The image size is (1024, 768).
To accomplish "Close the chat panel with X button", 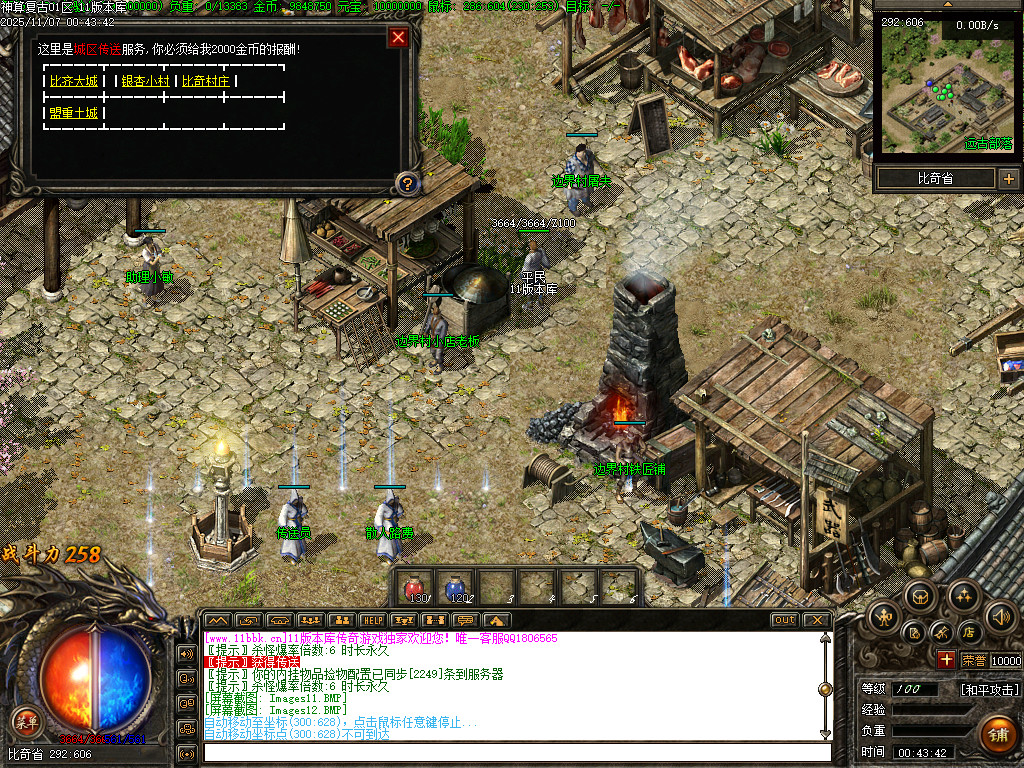I will (x=817, y=620).
